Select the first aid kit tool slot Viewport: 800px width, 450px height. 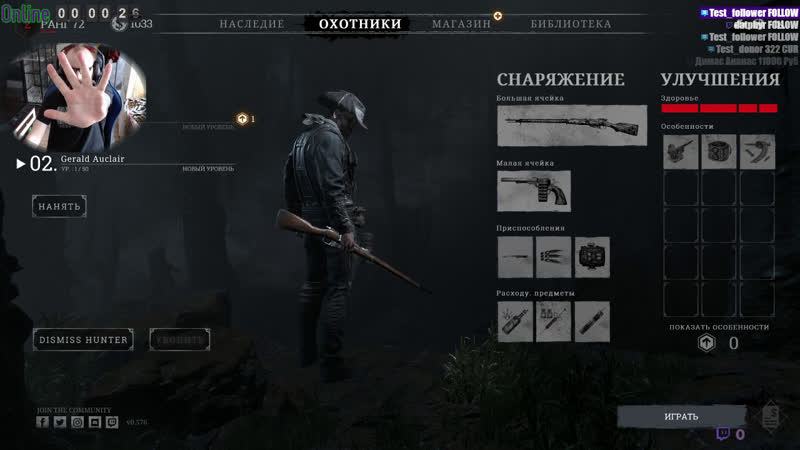click(x=592, y=257)
